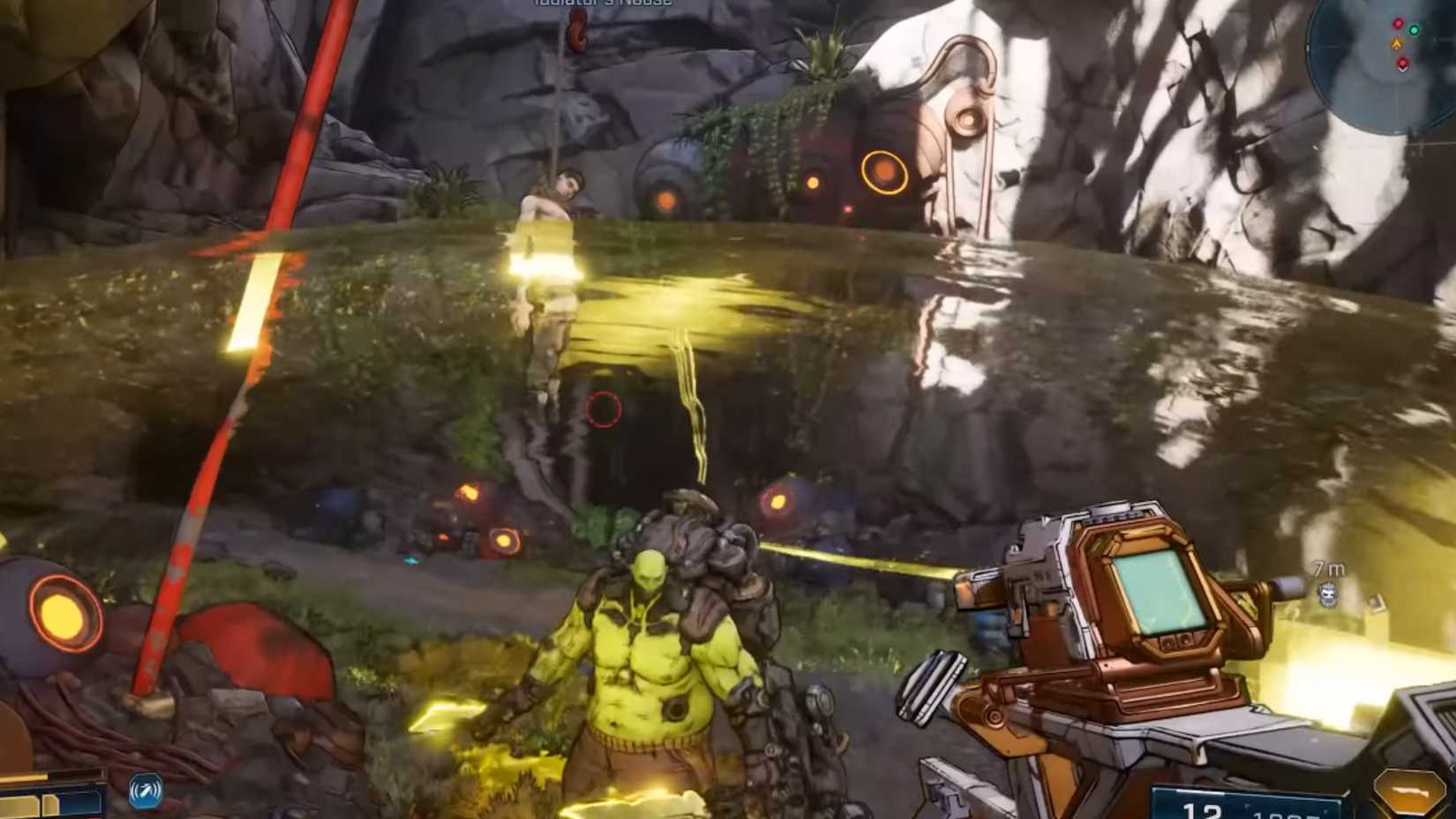The width and height of the screenshot is (1456, 819).
Task: Activate the blue rocket ability icon
Action: pyautogui.click(x=145, y=791)
